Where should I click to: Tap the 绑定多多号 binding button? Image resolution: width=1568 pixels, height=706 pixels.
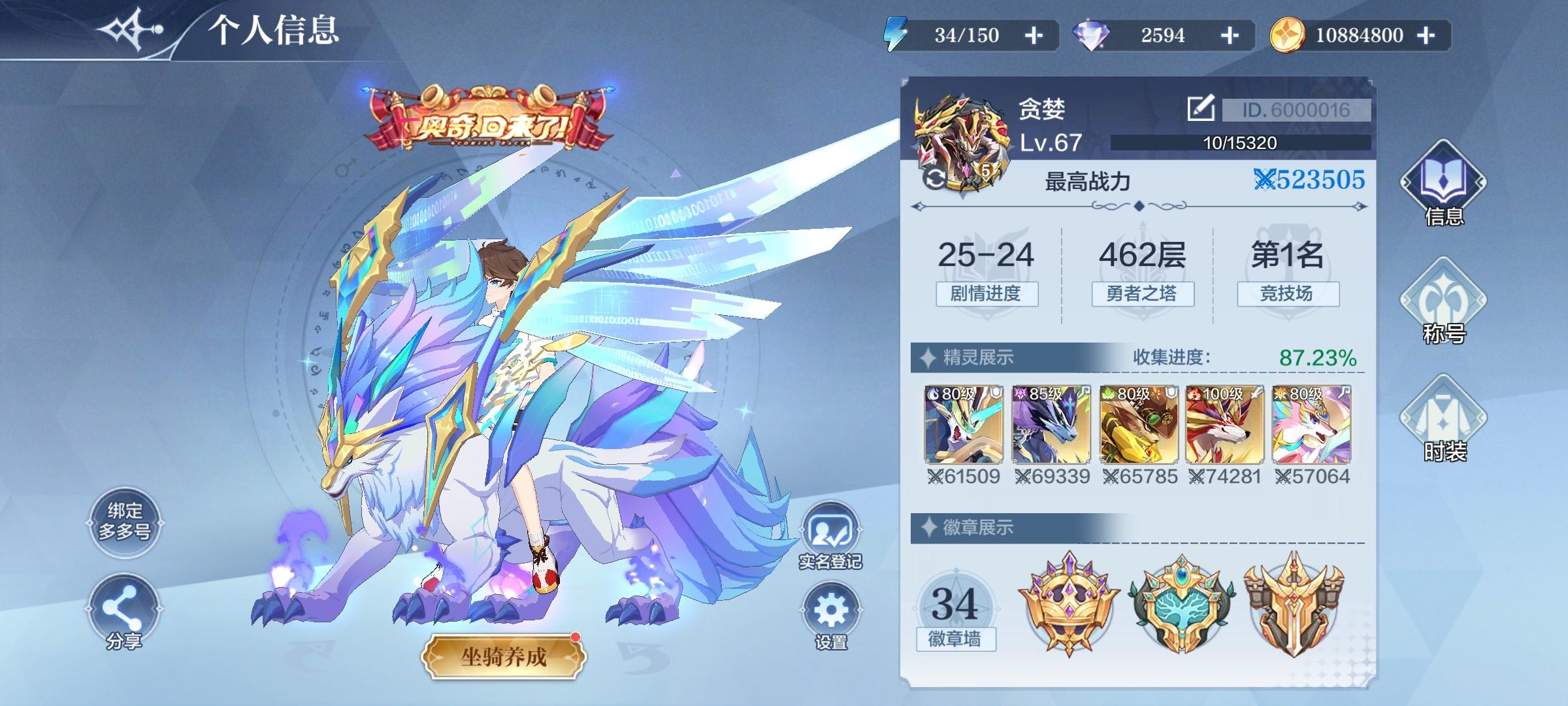[124, 523]
